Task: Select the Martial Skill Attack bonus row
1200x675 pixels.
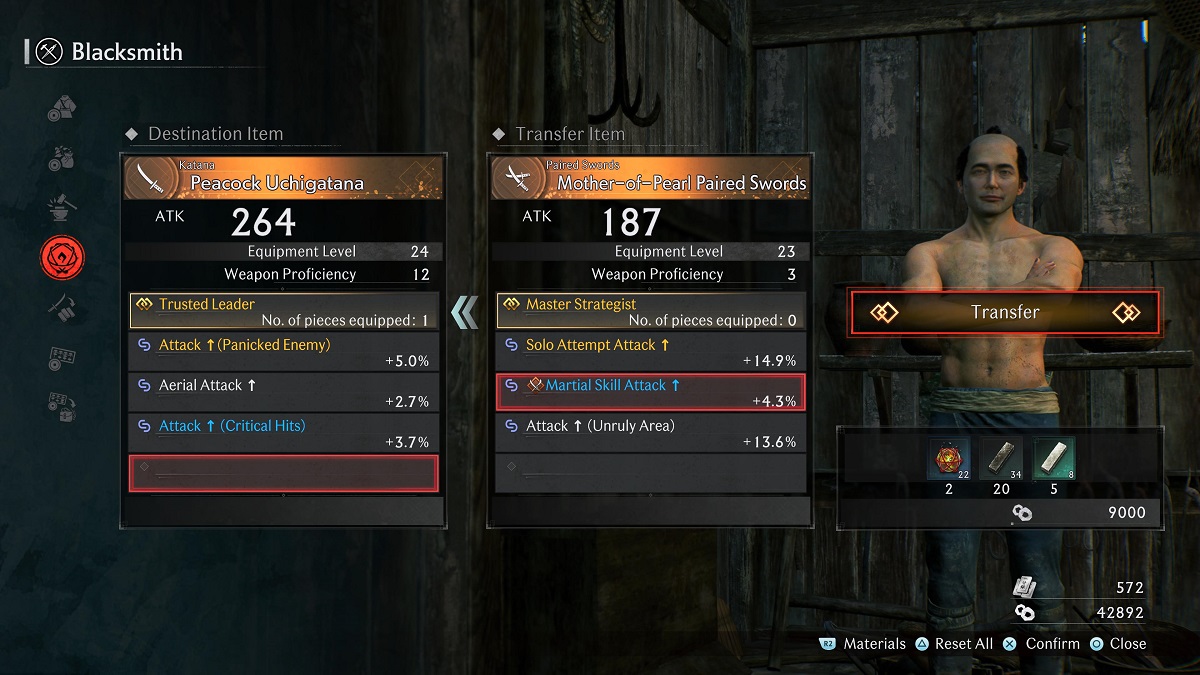Action: pyautogui.click(x=650, y=392)
